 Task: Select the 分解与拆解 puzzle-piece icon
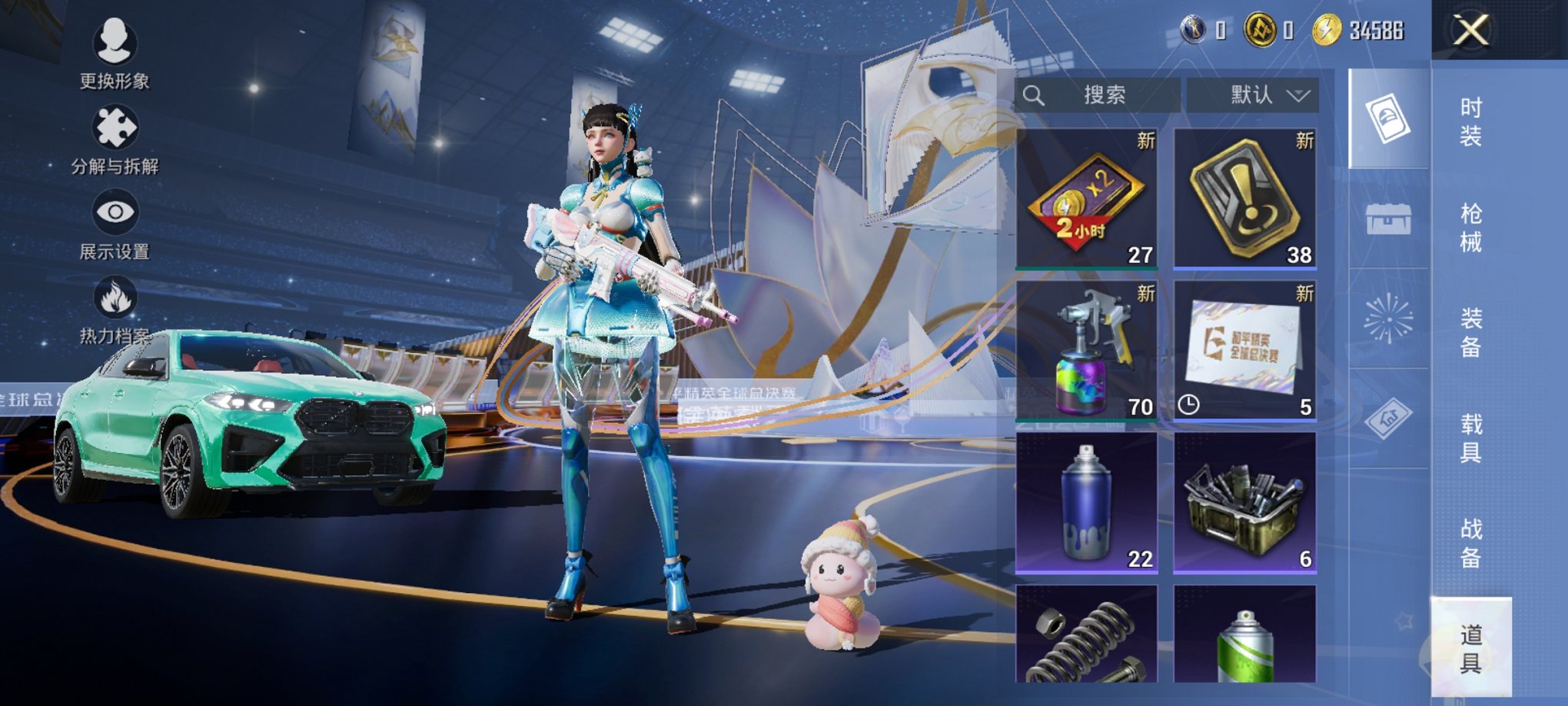pyautogui.click(x=114, y=125)
